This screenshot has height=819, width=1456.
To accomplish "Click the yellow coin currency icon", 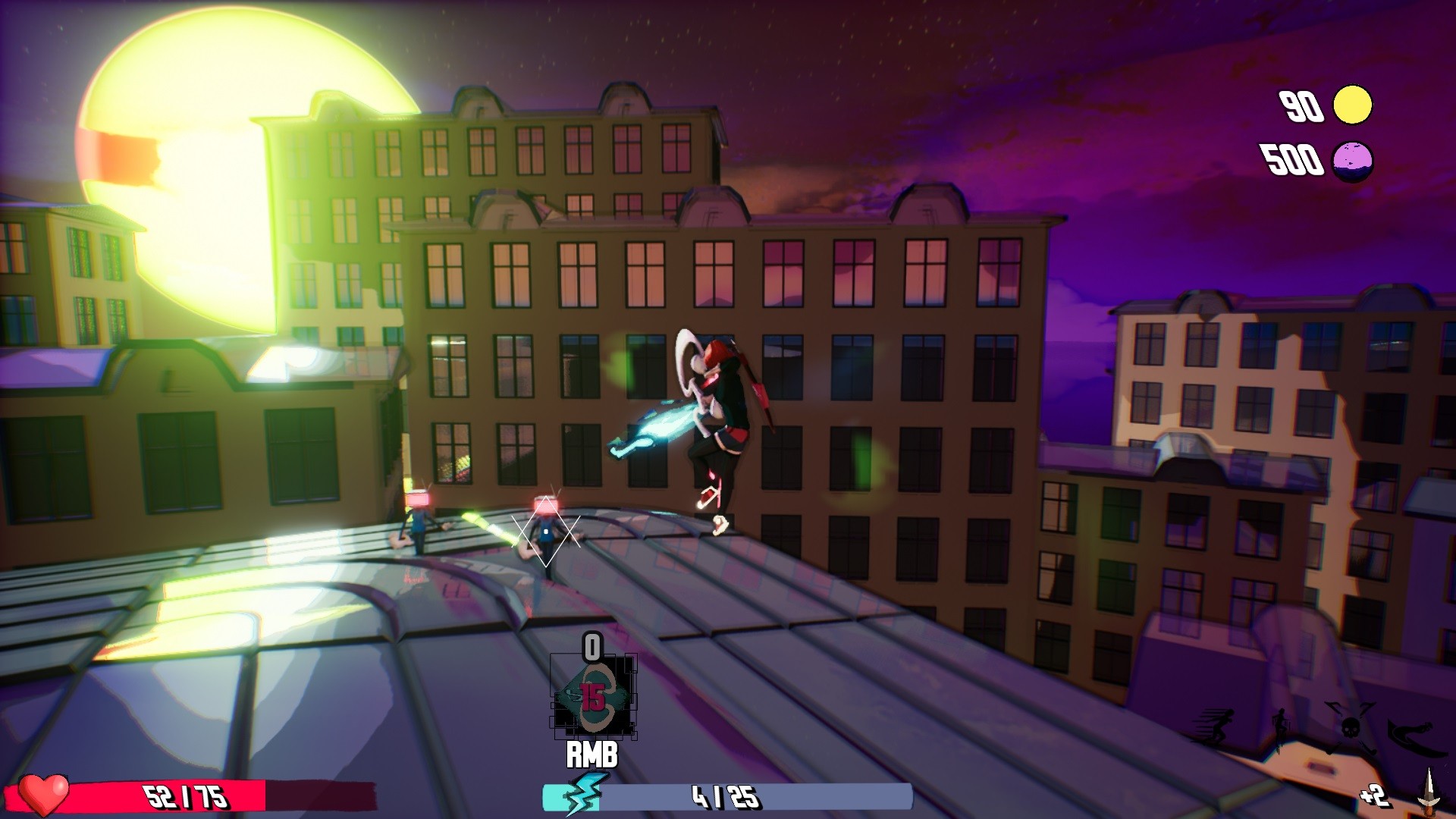I will click(1353, 105).
